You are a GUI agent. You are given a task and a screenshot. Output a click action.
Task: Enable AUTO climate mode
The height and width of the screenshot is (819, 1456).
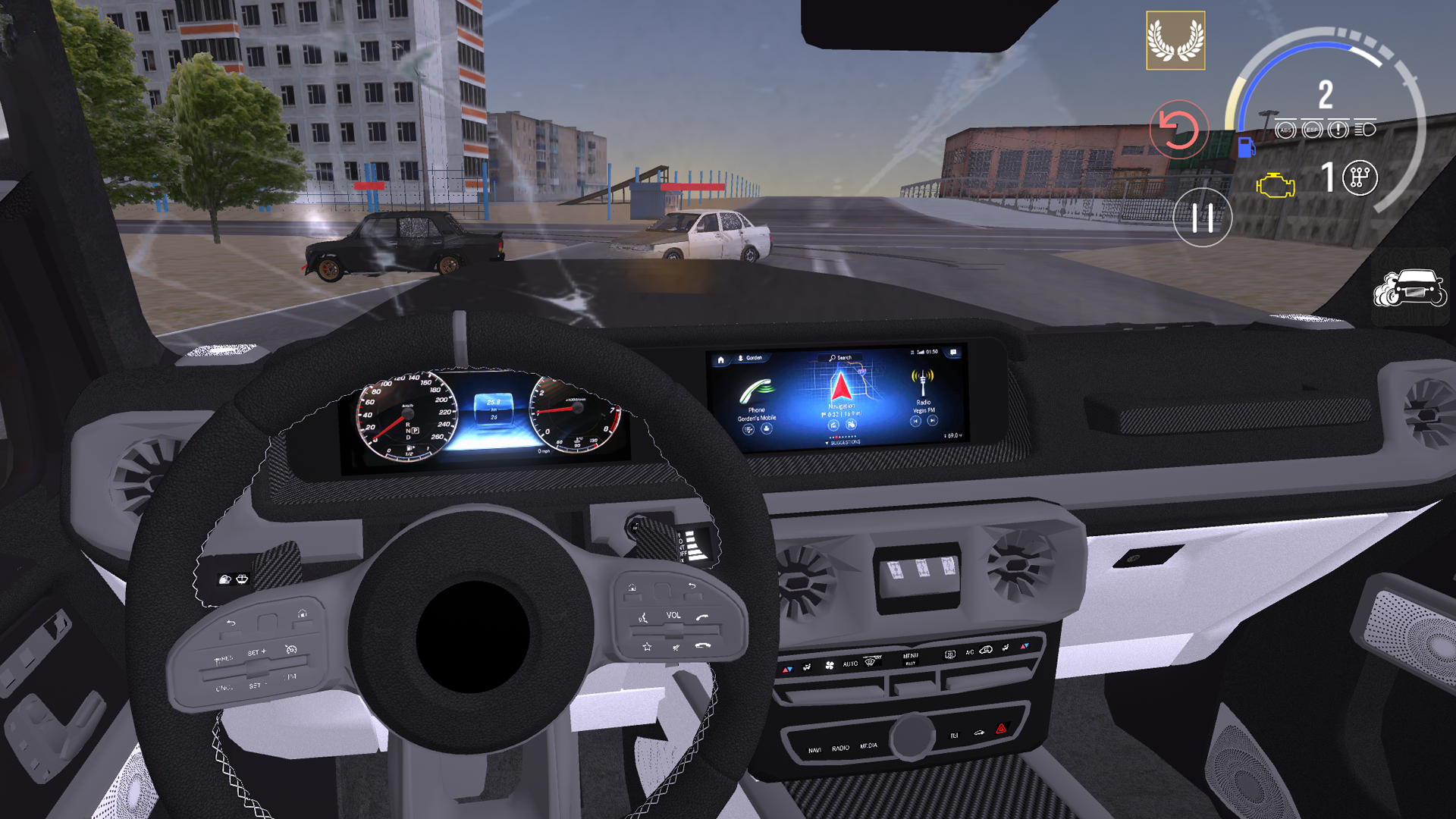click(850, 664)
